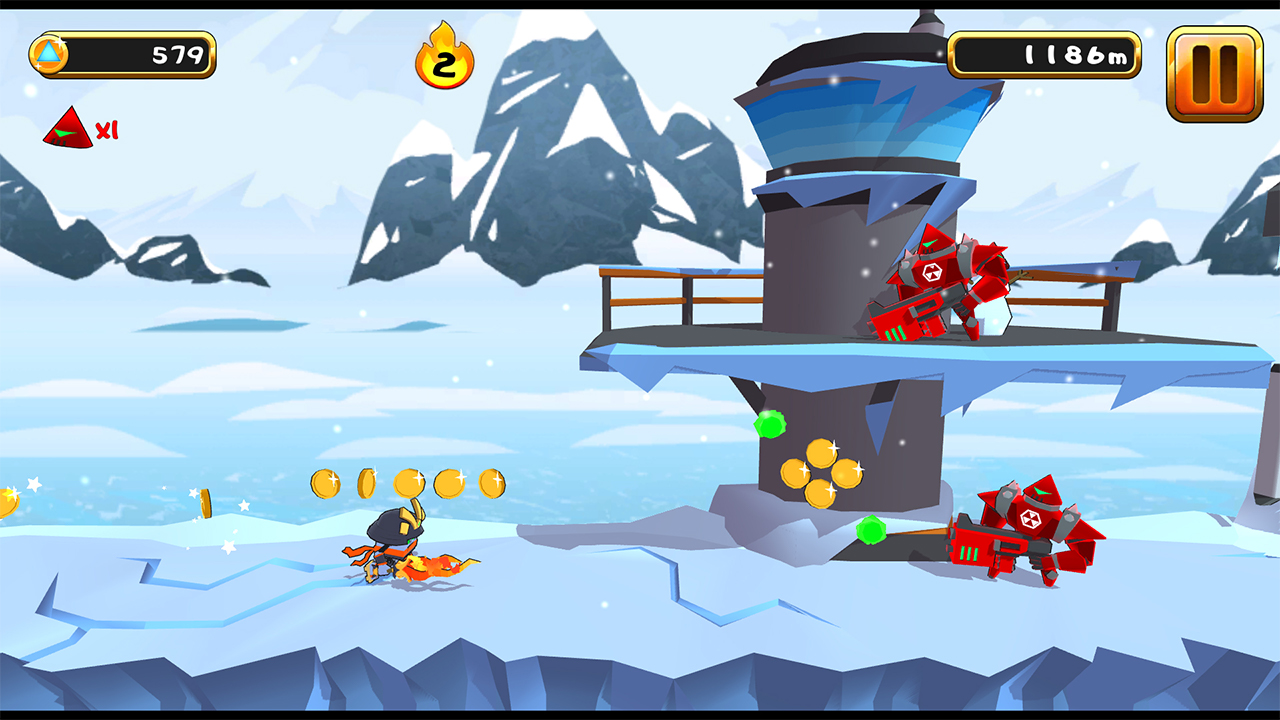The image size is (1280, 720).
Task: Tap the cluster of four gold coins
Action: tap(822, 472)
